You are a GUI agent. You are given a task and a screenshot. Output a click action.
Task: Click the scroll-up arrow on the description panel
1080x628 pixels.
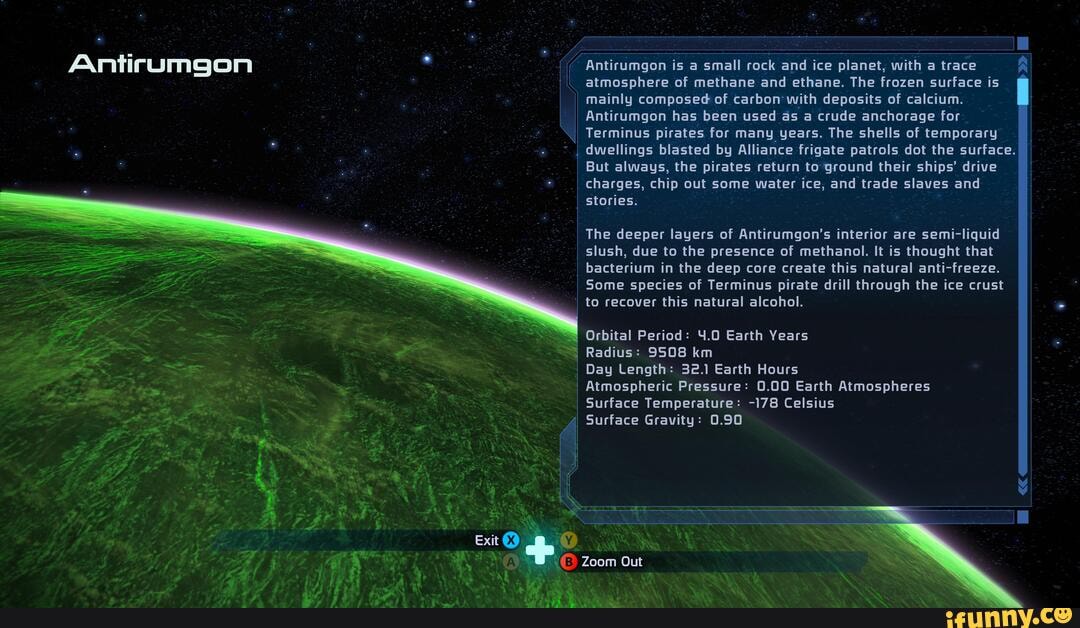[1022, 66]
